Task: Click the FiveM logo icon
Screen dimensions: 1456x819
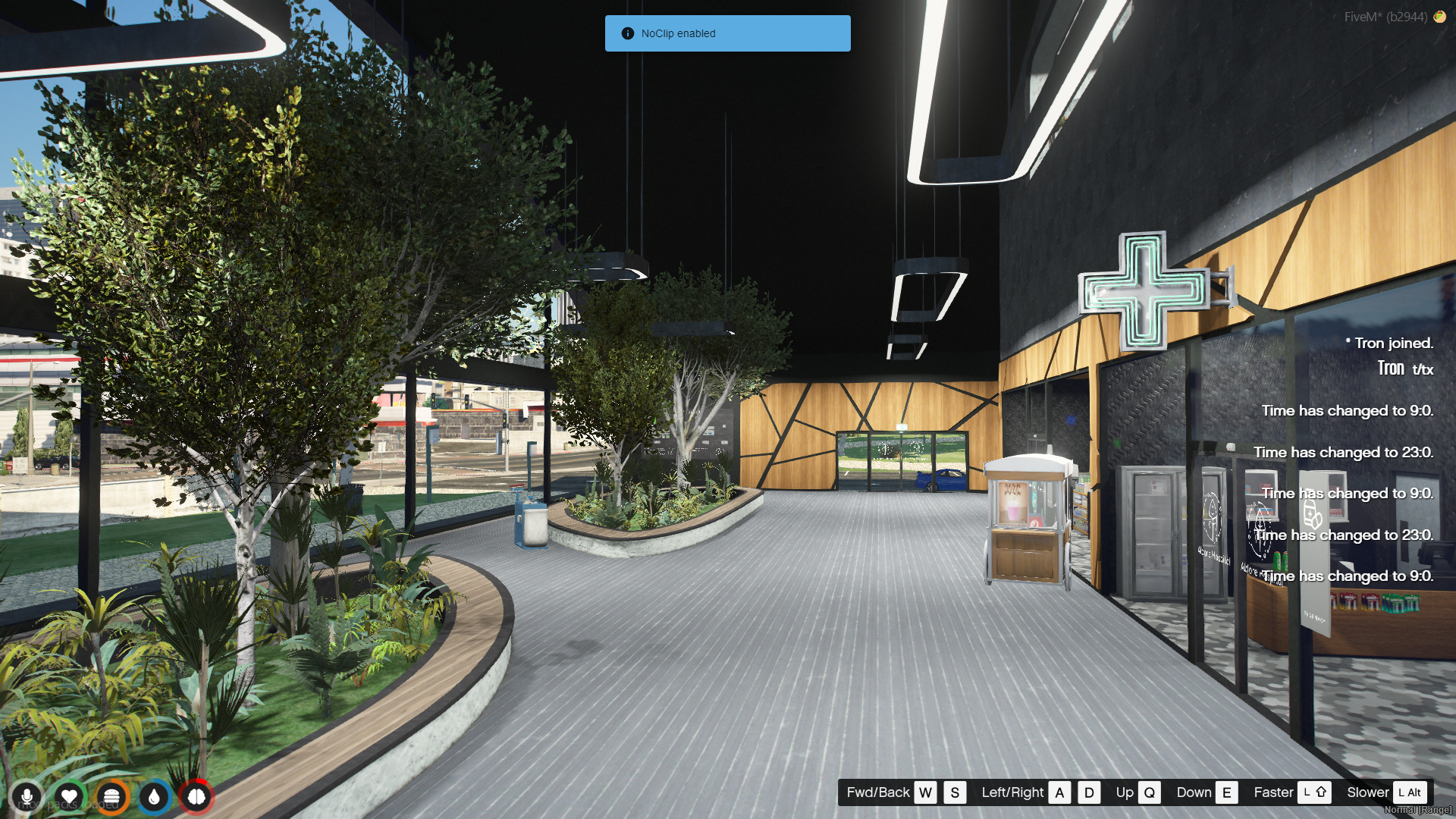Action: point(1439,17)
